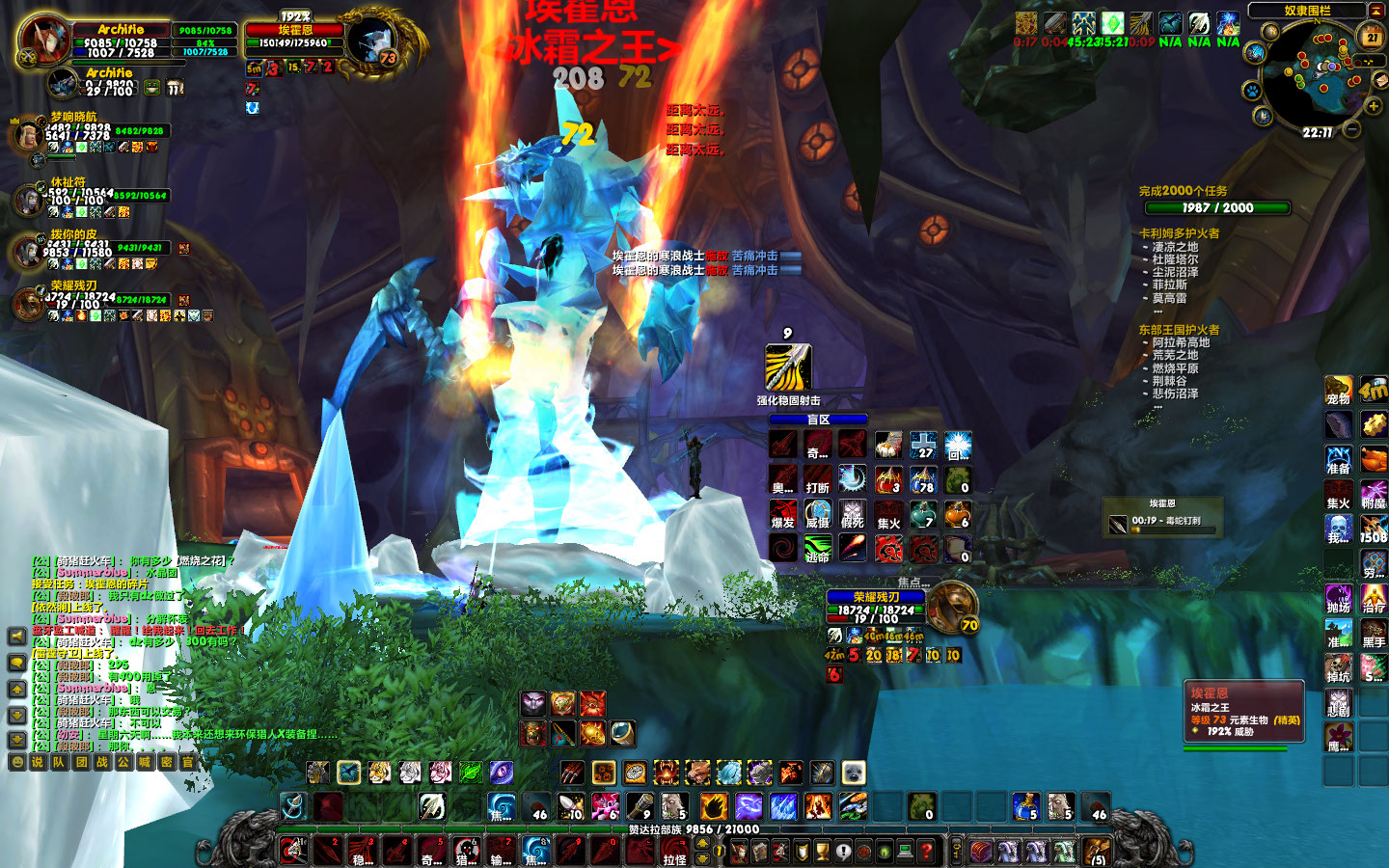Switch chat to the 说 say channel
The width and height of the screenshot is (1389, 868).
click(x=38, y=762)
